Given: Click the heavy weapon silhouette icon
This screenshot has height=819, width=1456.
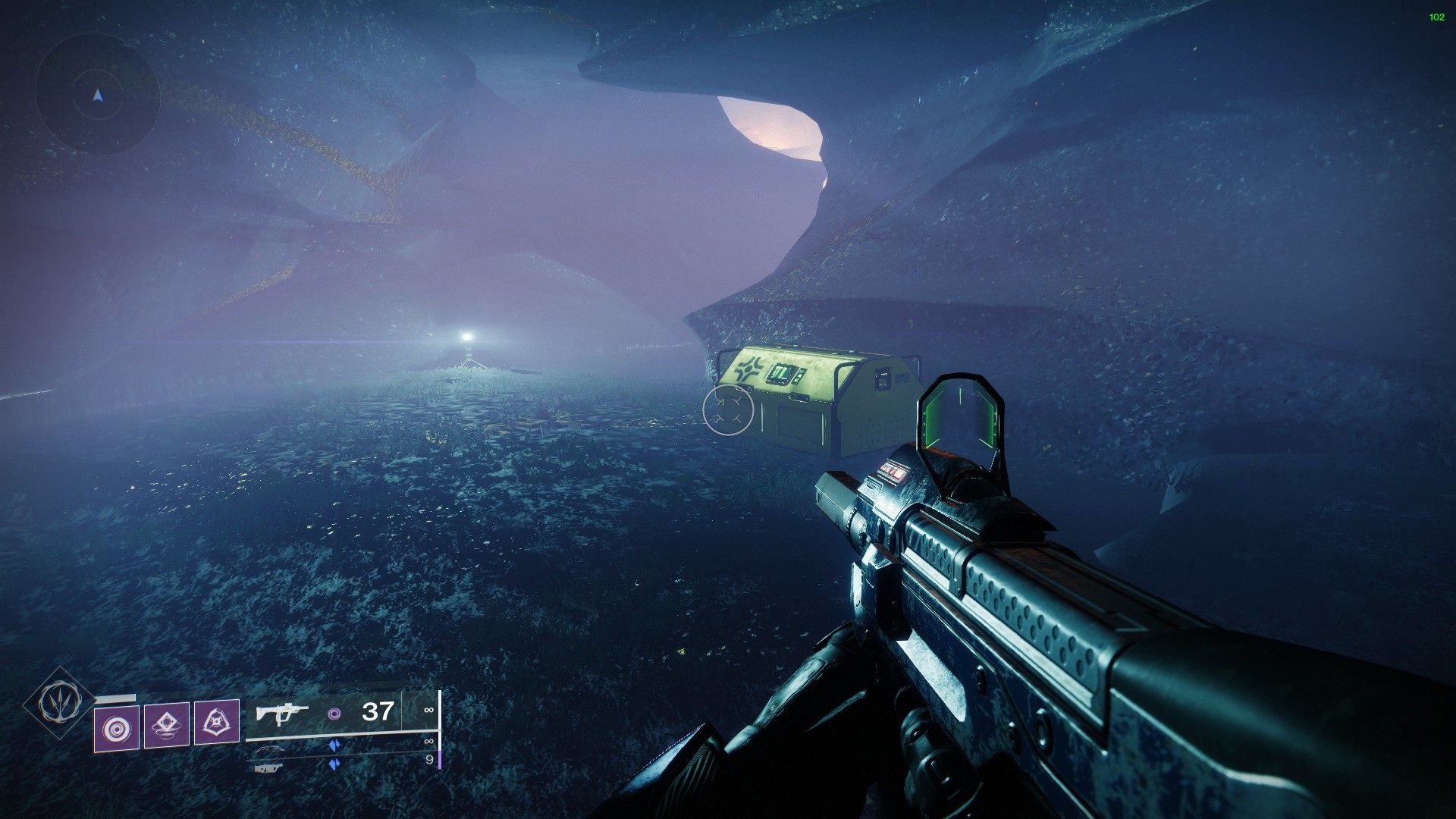Looking at the screenshot, I should 271,767.
